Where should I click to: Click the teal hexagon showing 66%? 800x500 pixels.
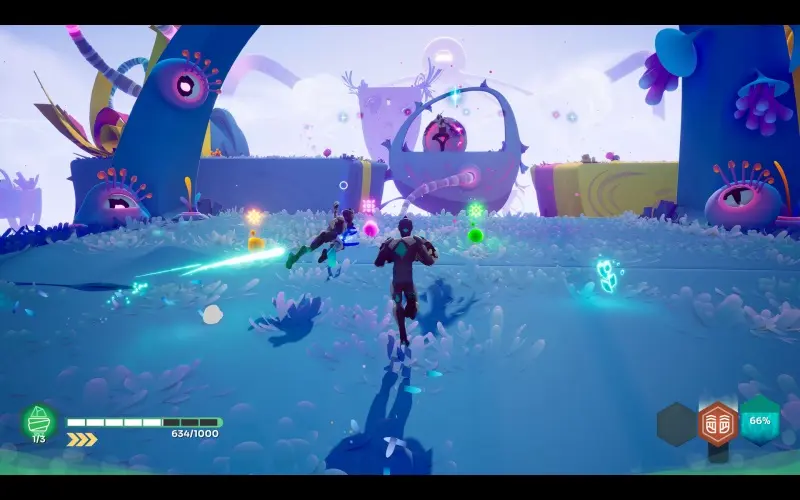[x=760, y=420]
